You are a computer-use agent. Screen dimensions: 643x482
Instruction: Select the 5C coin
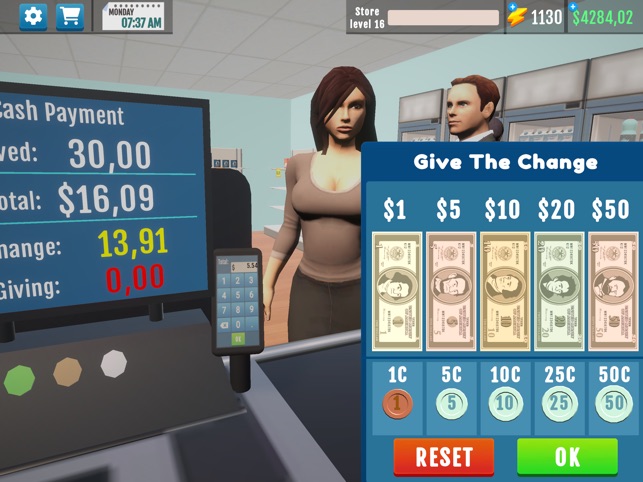click(x=451, y=404)
